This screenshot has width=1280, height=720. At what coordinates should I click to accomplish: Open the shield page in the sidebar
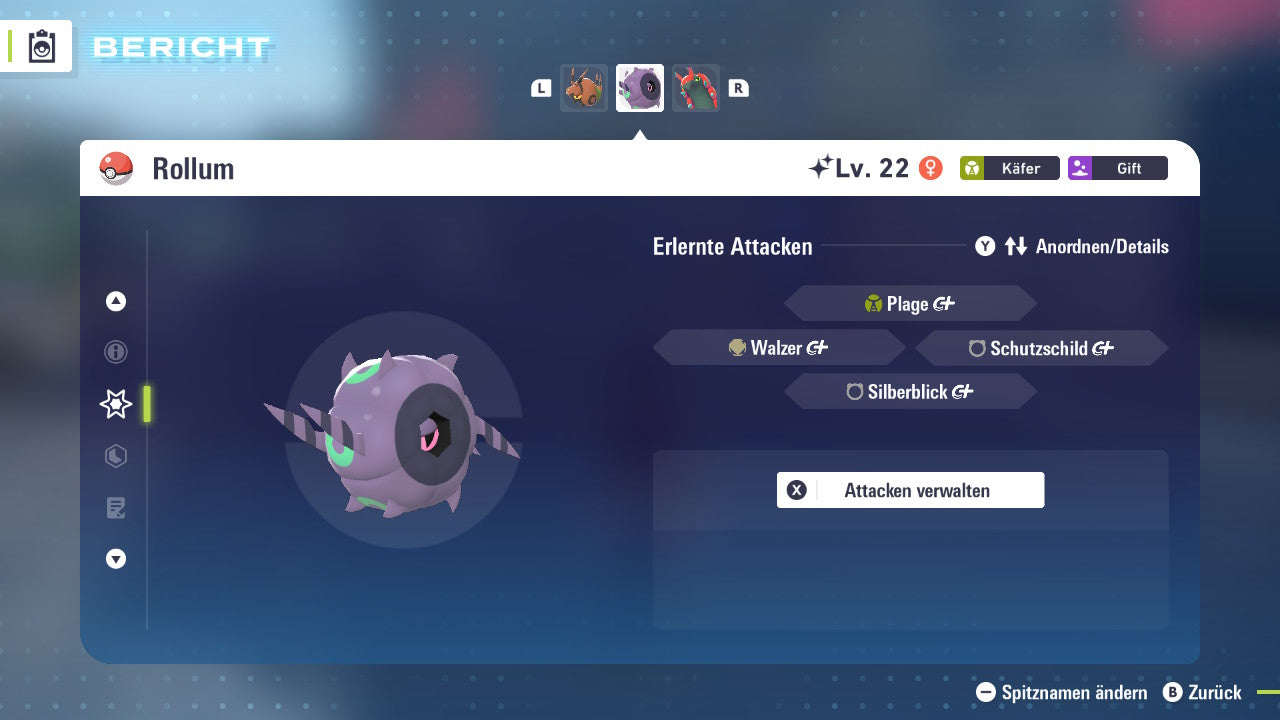pyautogui.click(x=115, y=456)
